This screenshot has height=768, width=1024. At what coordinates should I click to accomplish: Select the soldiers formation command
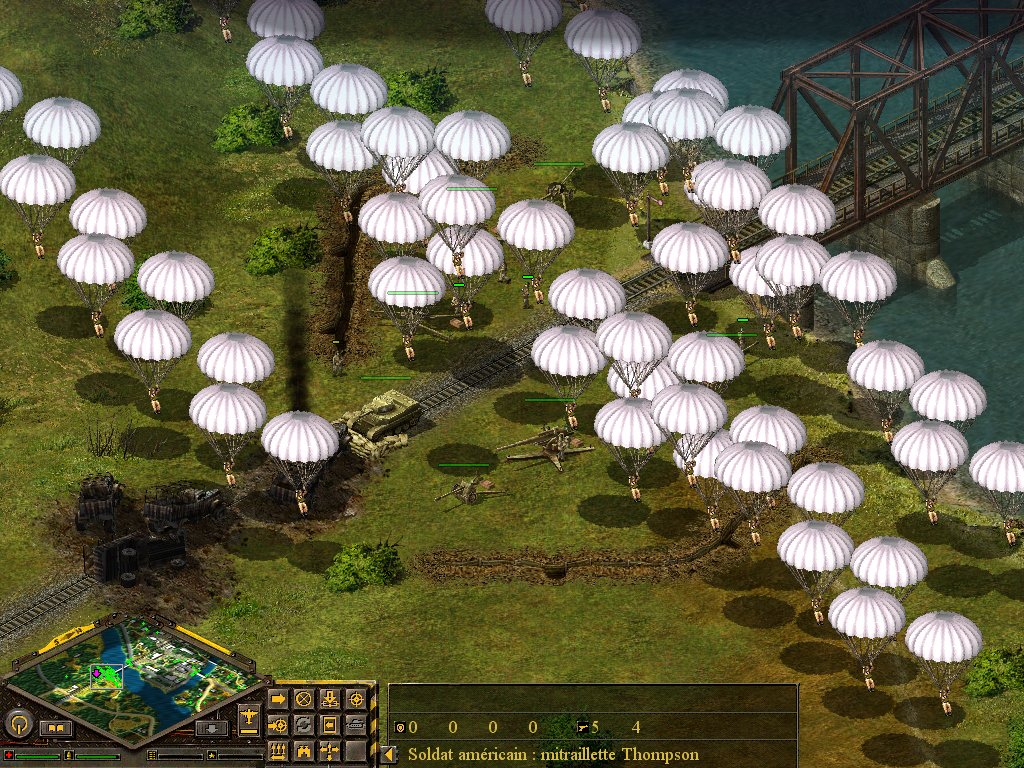pyautogui.click(x=278, y=750)
